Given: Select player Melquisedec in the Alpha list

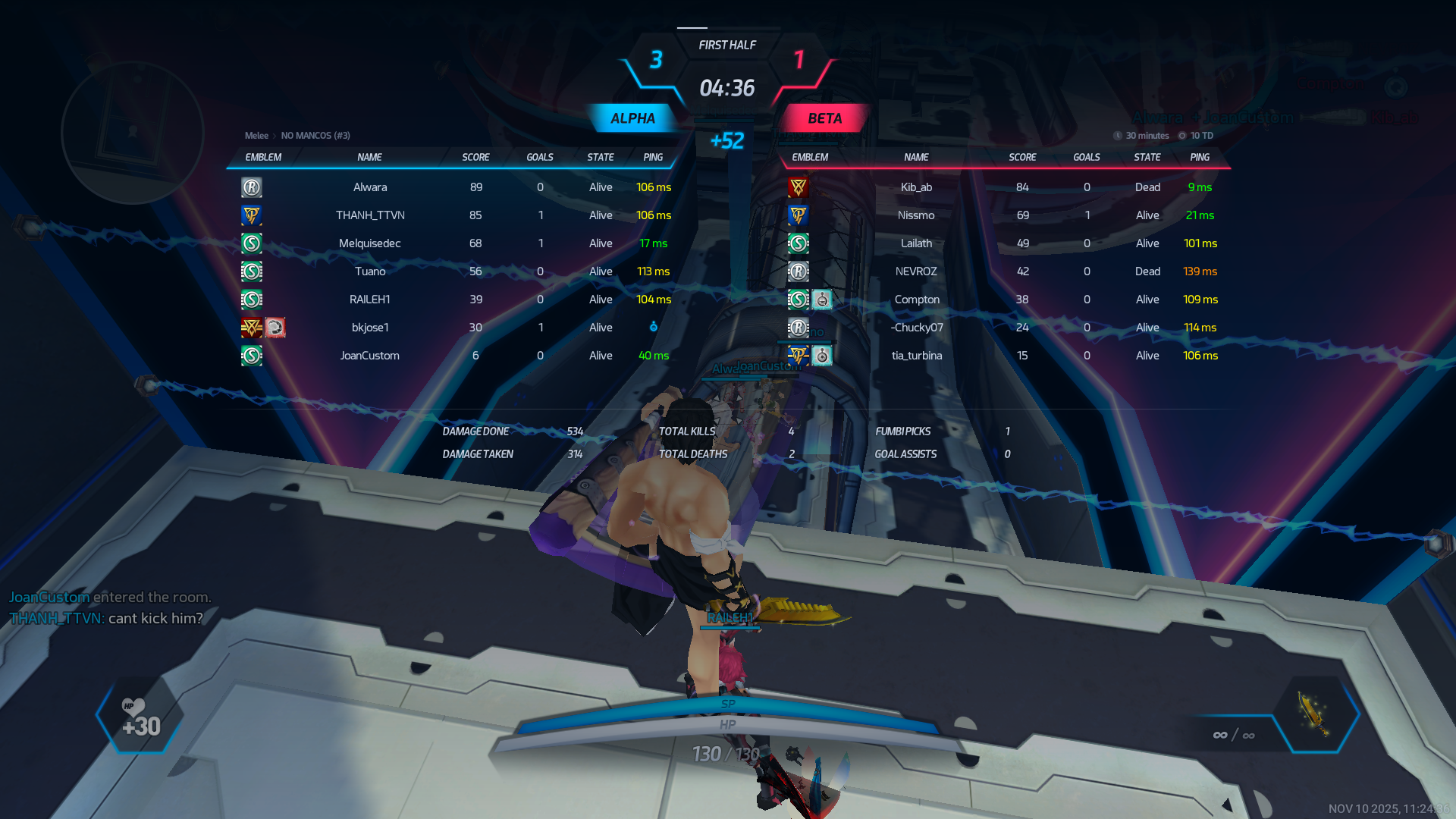Looking at the screenshot, I should [369, 243].
